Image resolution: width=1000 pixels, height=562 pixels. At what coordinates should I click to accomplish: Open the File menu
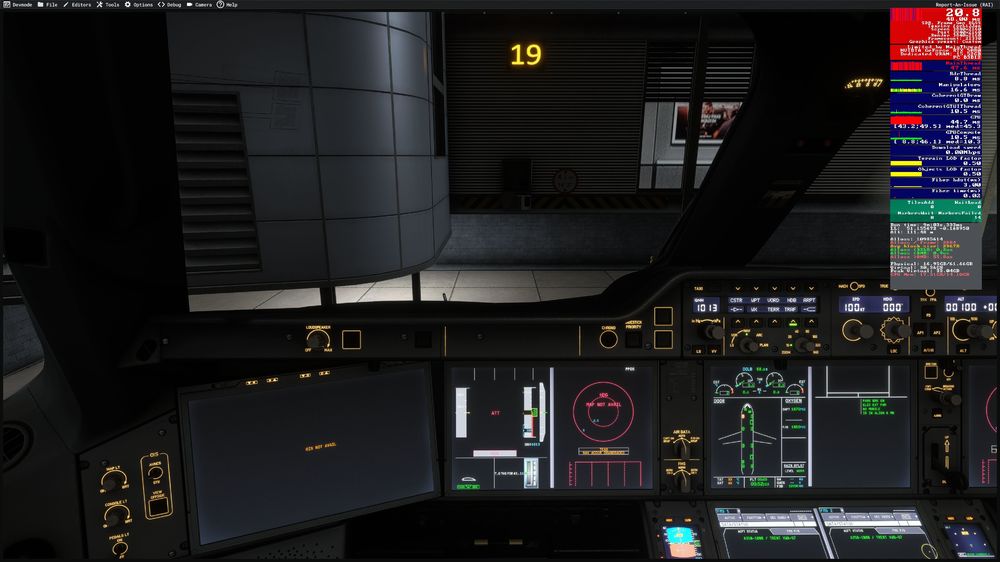point(49,4)
